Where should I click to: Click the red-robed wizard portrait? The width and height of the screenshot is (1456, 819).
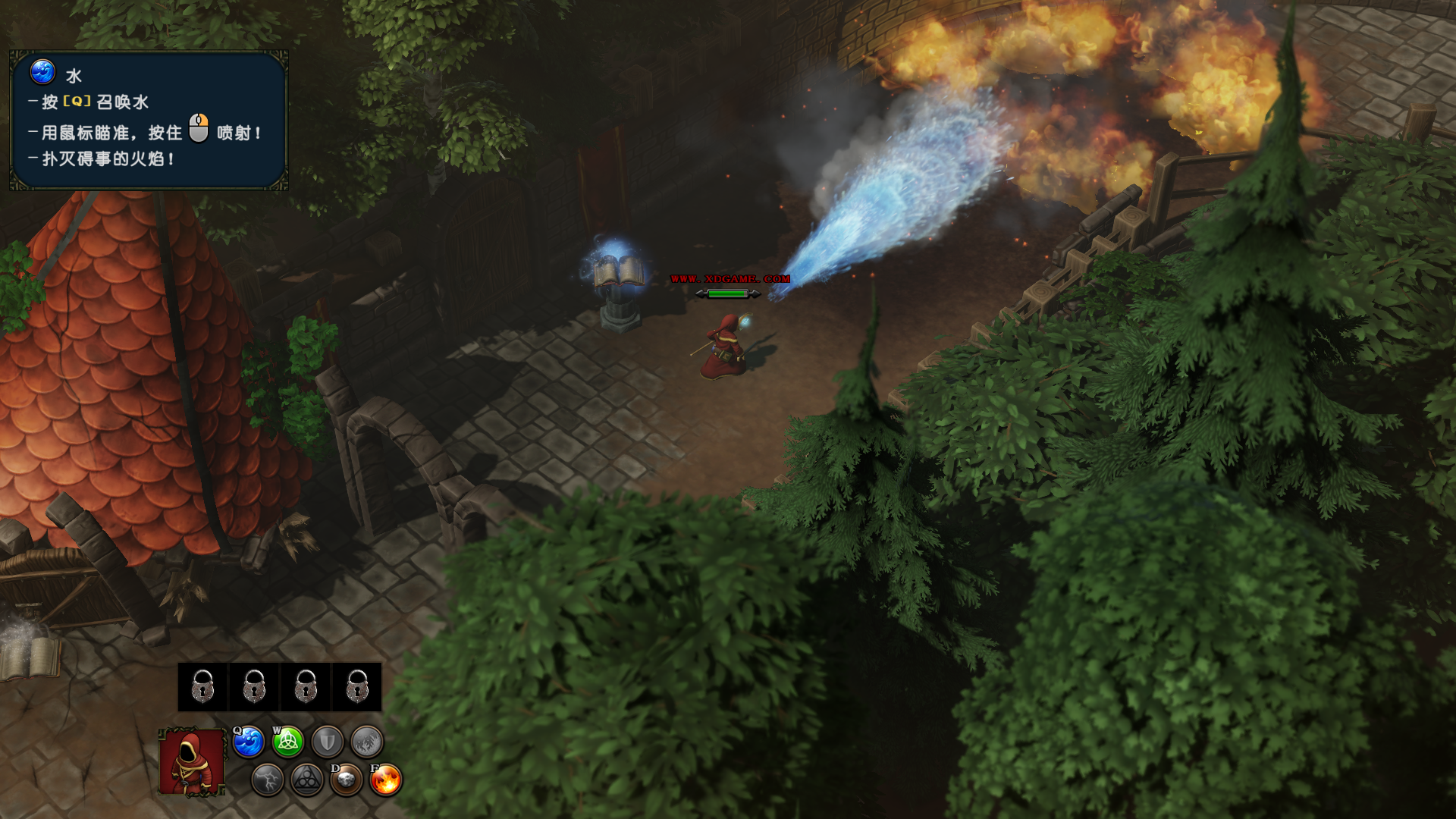click(x=192, y=761)
